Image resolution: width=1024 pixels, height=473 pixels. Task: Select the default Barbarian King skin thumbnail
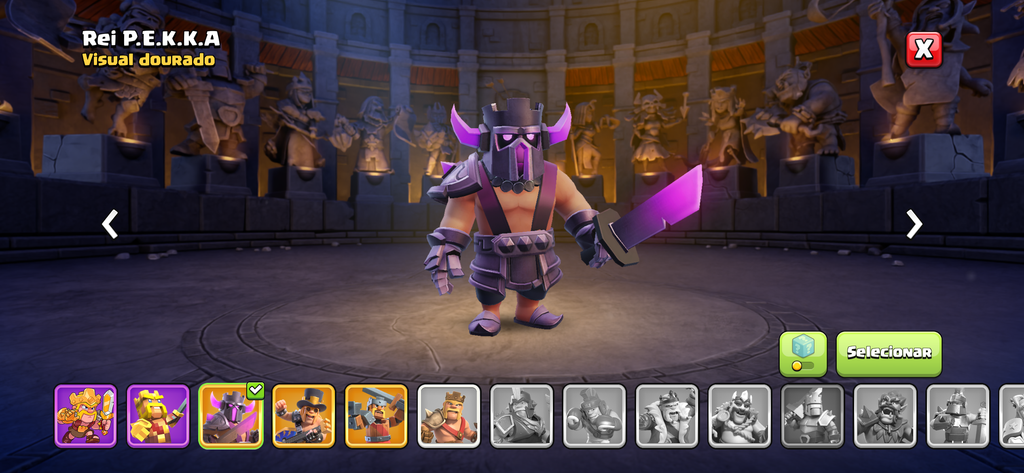tap(449, 415)
